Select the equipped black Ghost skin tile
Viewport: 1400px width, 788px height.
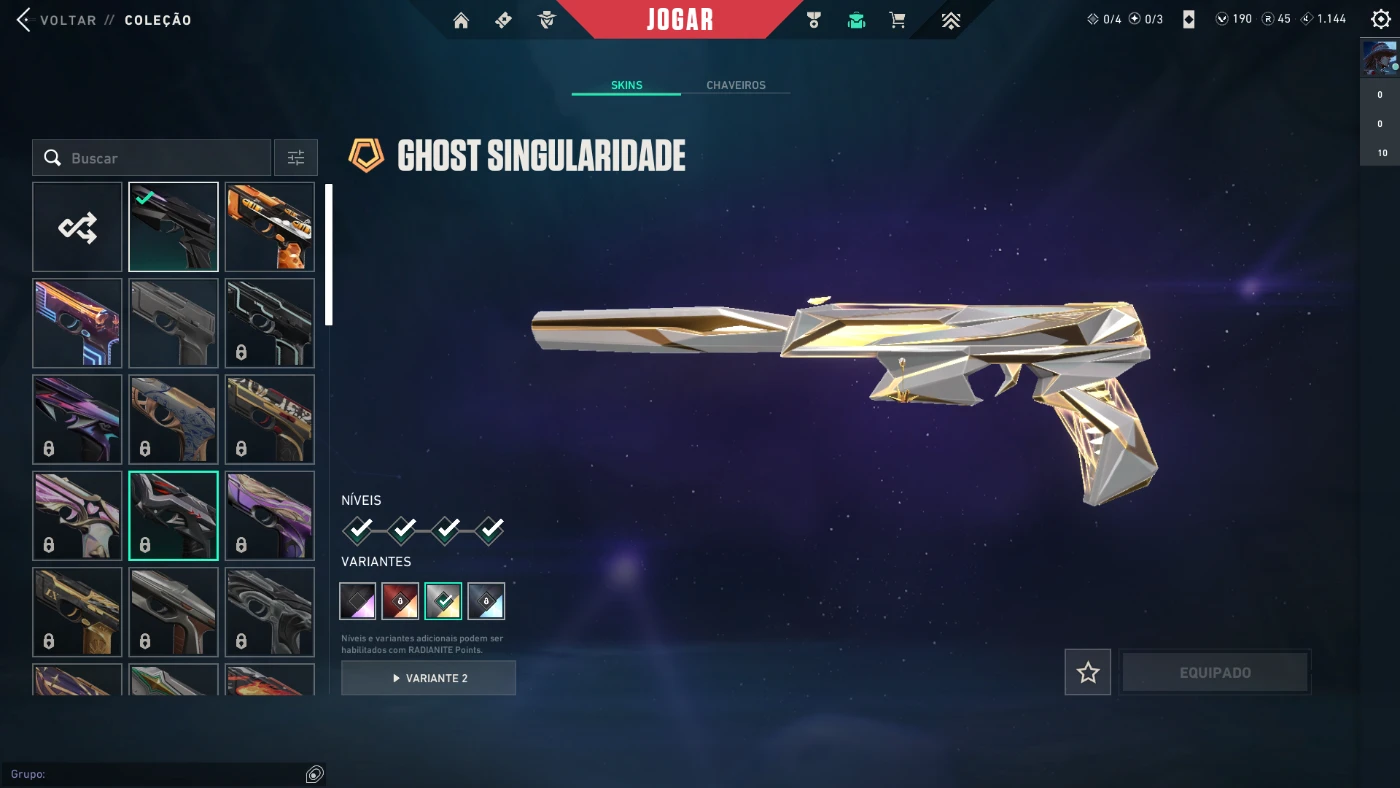point(173,227)
